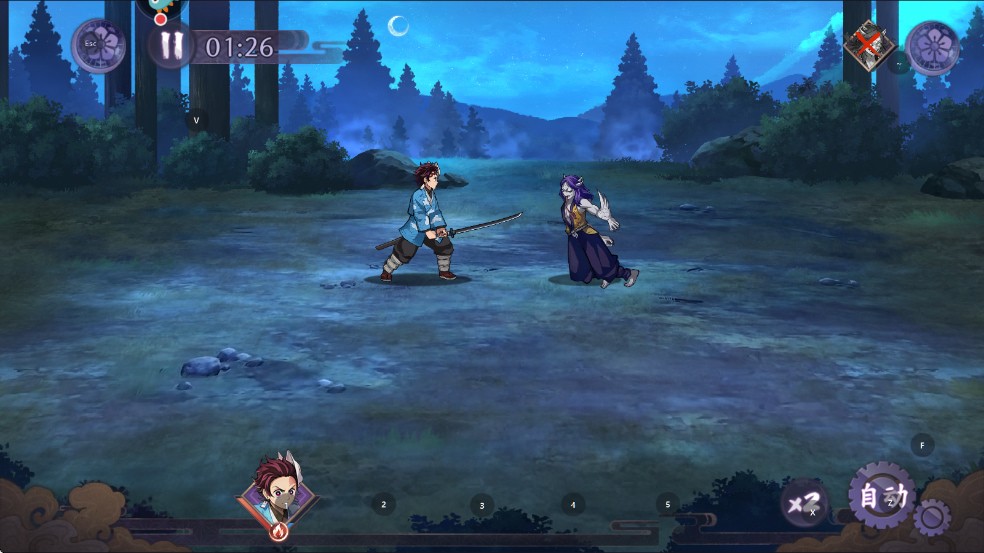Enable auto battle with the 自动 button
The height and width of the screenshot is (553, 984).
pos(881,495)
